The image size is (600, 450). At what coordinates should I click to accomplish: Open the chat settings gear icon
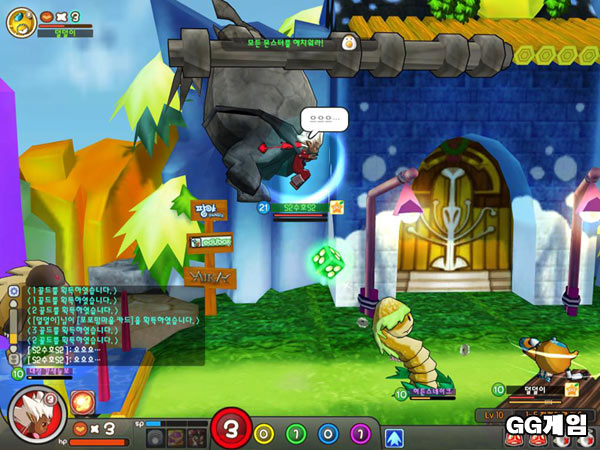coord(14,289)
